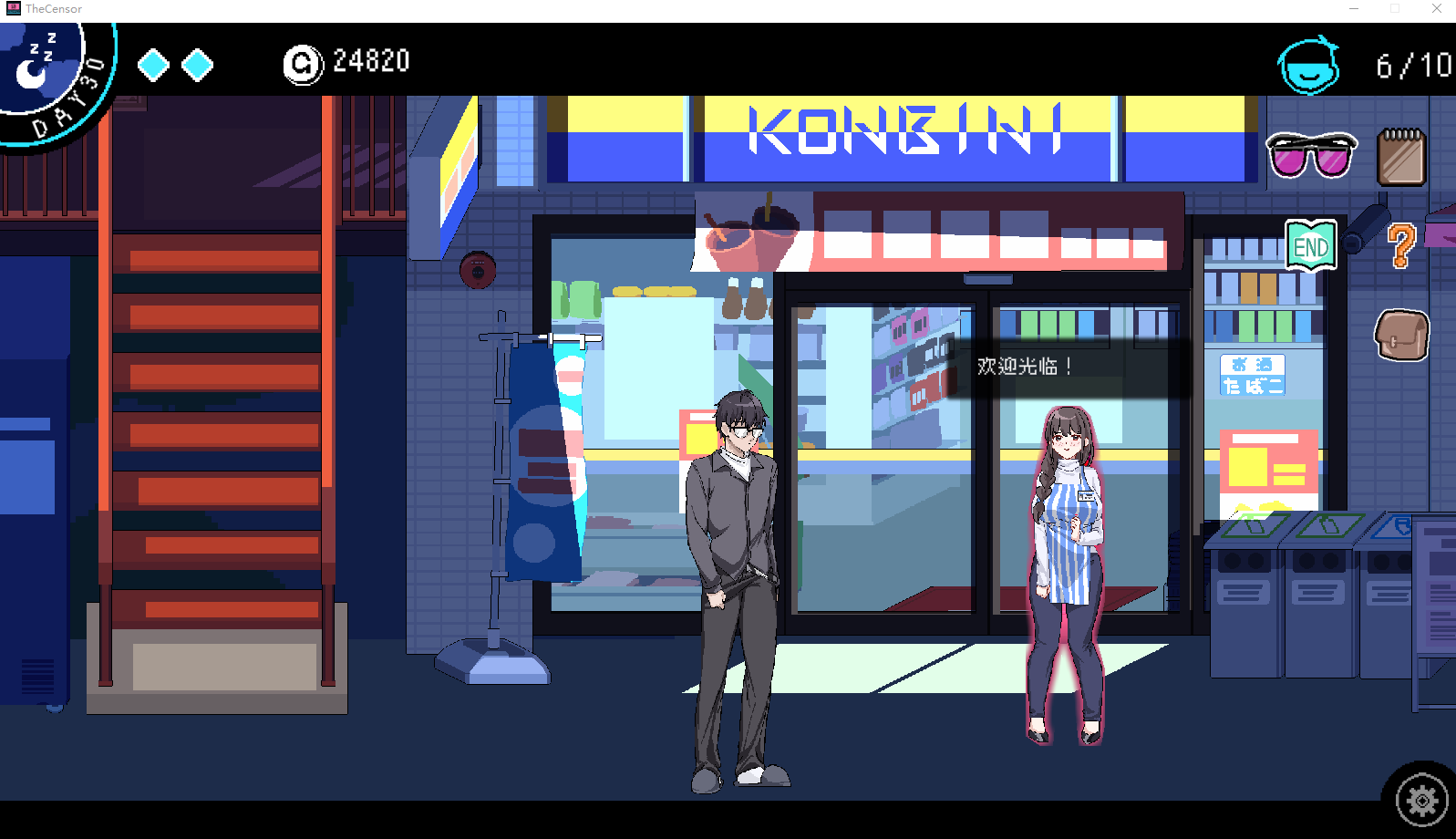Open the sunglasses censor view icon
1456x839 pixels.
point(1311,155)
